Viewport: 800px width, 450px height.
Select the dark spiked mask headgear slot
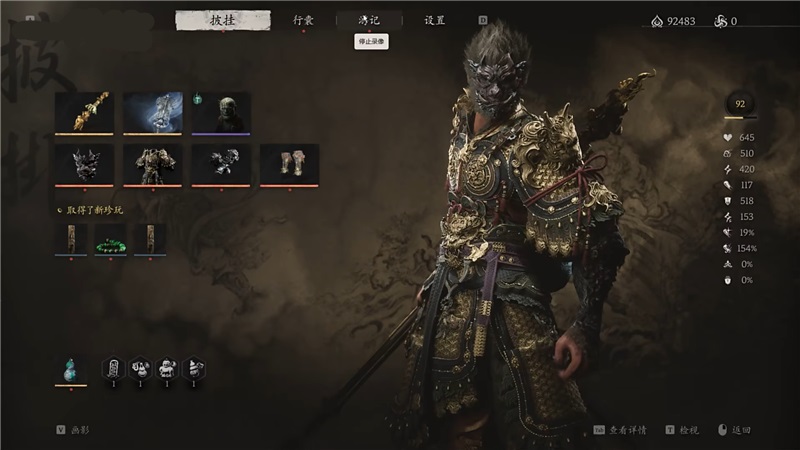pyautogui.click(x=84, y=164)
